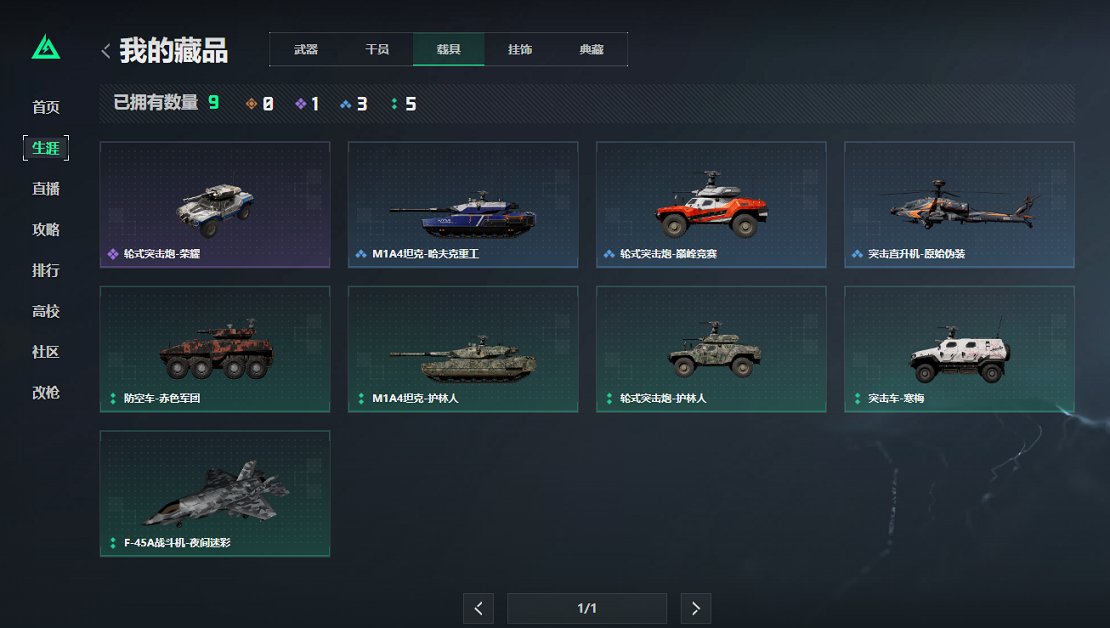Open the 轮式突击炮-巅峰竞赛 card
The height and width of the screenshot is (628, 1110).
pyautogui.click(x=711, y=205)
